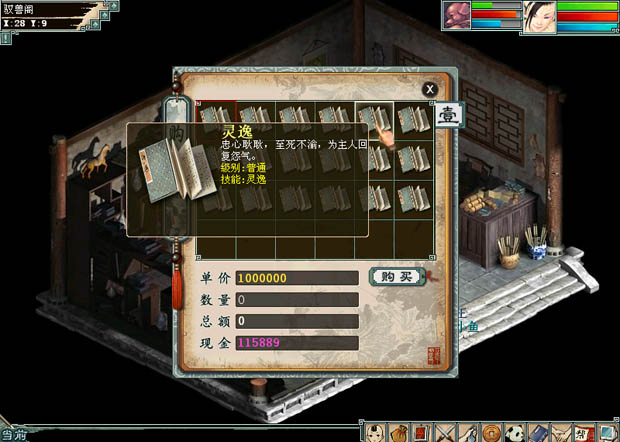Click the red banner 帮 guild icon
The width and height of the screenshot is (620, 442).
pyautogui.click(x=582, y=432)
